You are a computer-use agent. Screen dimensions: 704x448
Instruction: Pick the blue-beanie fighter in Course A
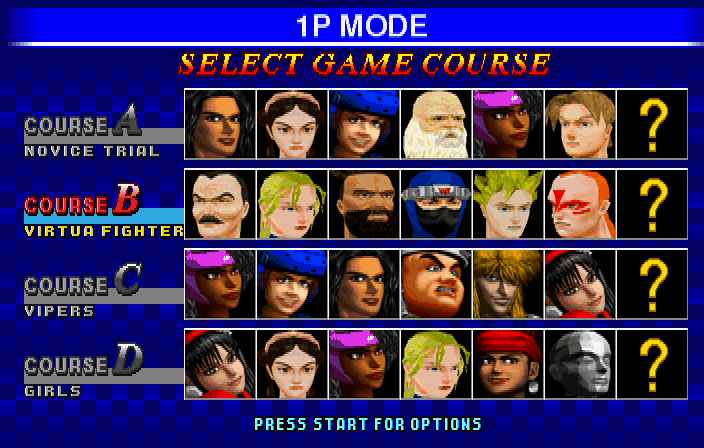[x=364, y=124]
